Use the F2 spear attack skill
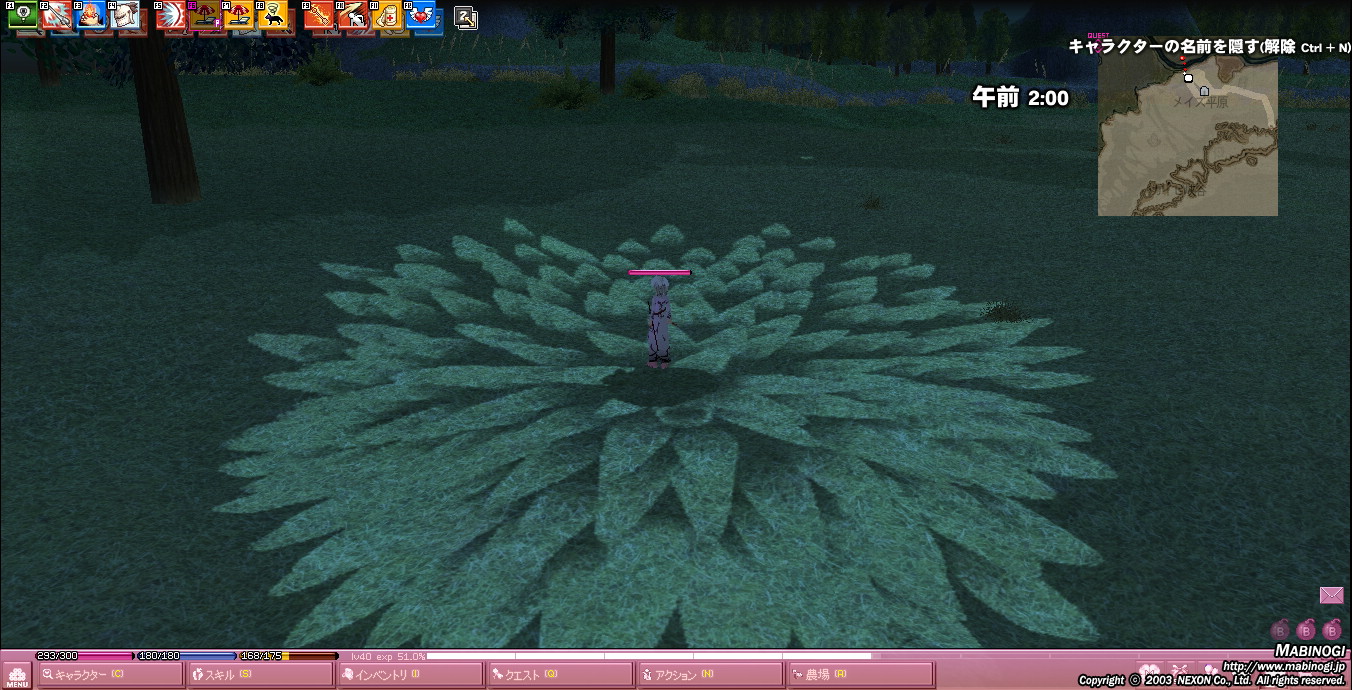 click(56, 15)
